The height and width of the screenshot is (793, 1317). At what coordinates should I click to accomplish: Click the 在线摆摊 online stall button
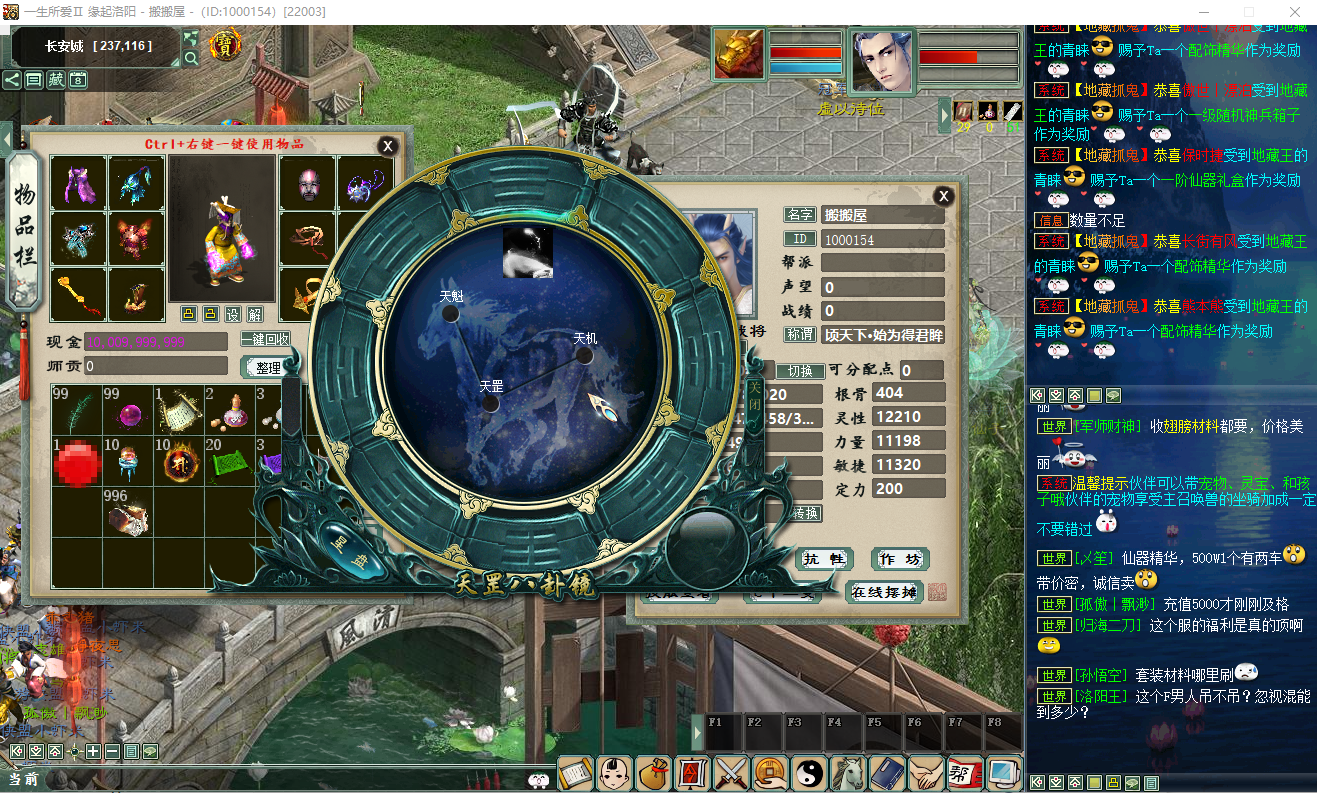(x=884, y=591)
